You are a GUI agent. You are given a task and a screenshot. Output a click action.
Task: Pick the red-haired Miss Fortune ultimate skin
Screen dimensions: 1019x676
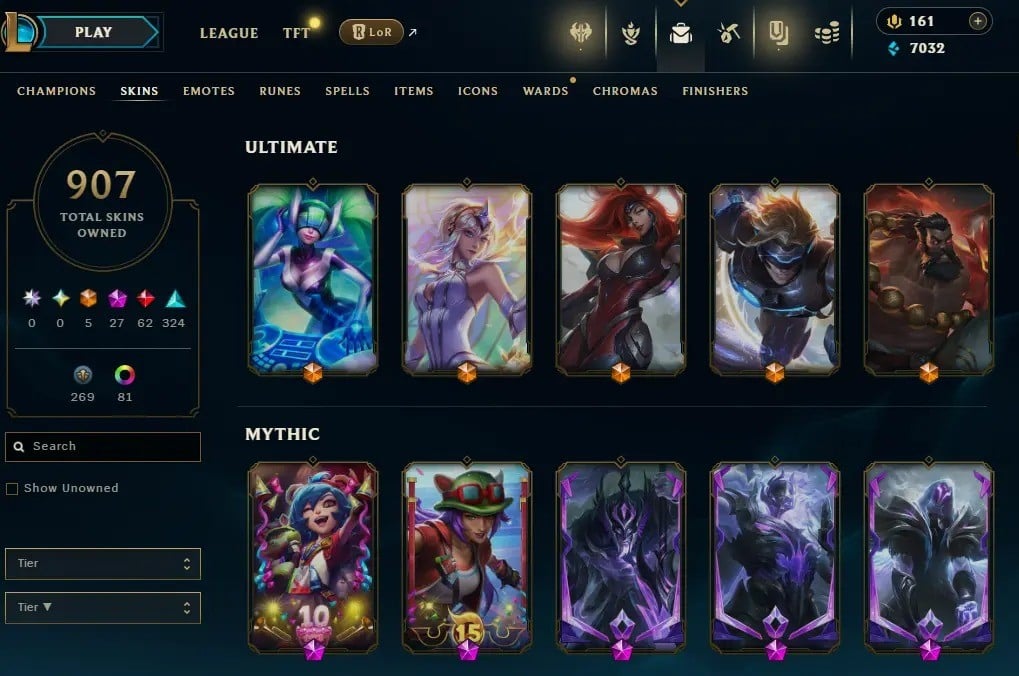[x=621, y=277]
